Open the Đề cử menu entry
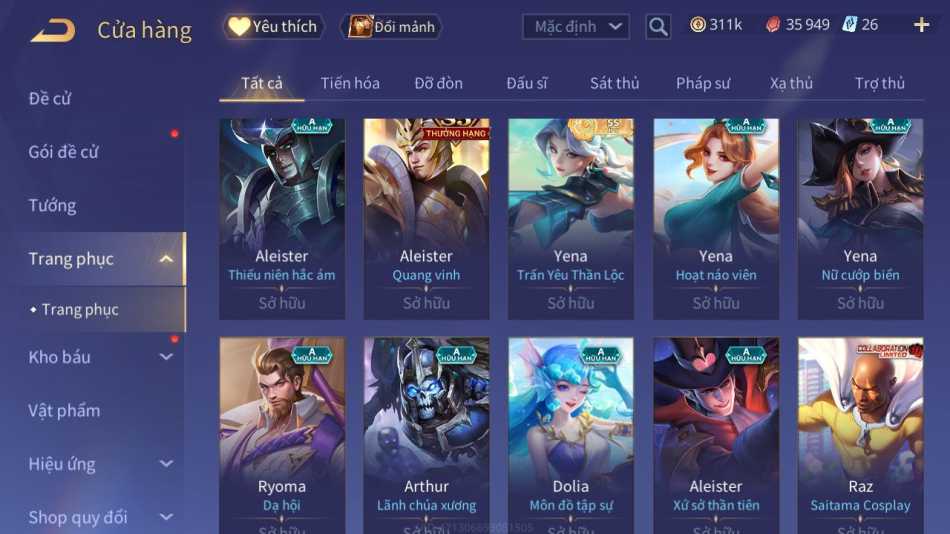Image resolution: width=950 pixels, height=534 pixels. click(x=50, y=98)
